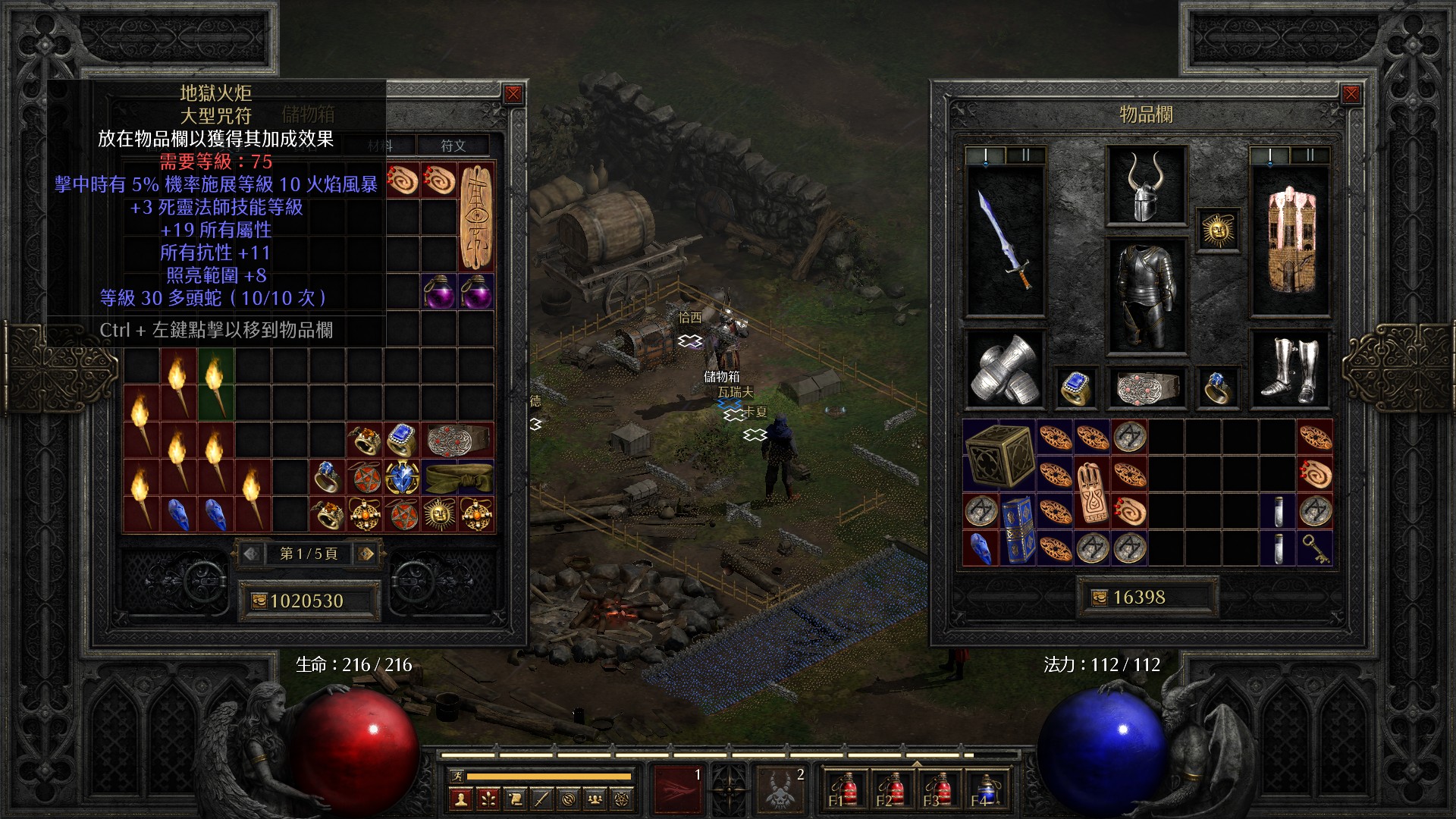Image resolution: width=1456 pixels, height=819 pixels.
Task: Switch to the 符文 stash tab
Action: coord(453,146)
